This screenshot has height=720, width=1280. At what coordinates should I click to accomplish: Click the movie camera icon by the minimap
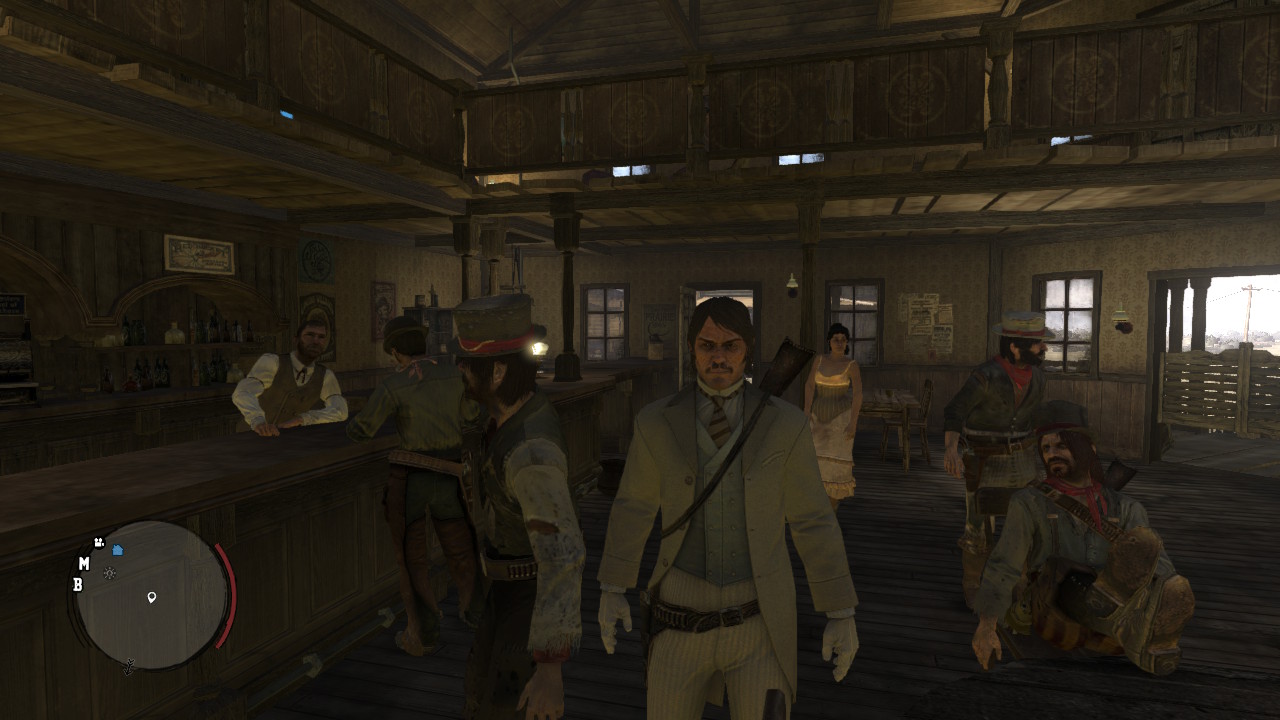99,542
